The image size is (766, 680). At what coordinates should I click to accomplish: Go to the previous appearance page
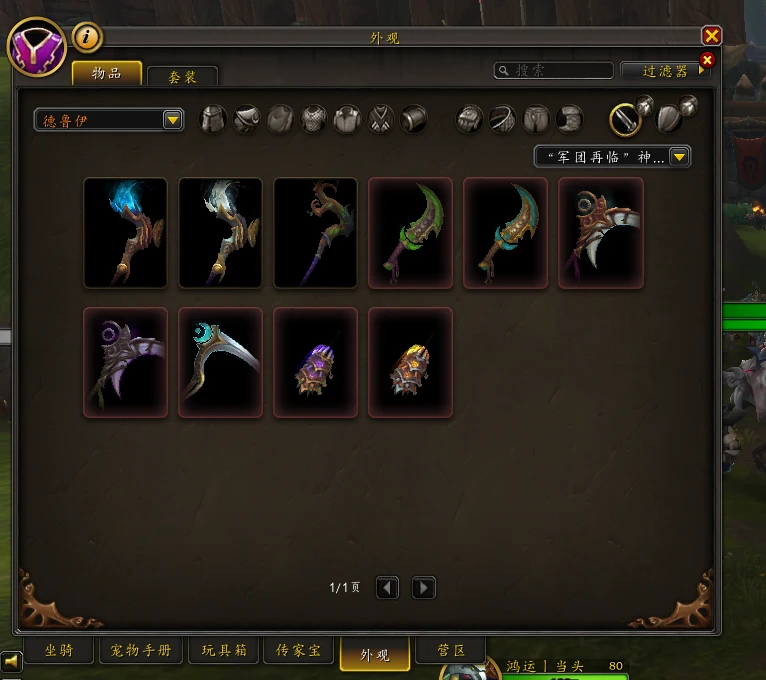(x=387, y=587)
